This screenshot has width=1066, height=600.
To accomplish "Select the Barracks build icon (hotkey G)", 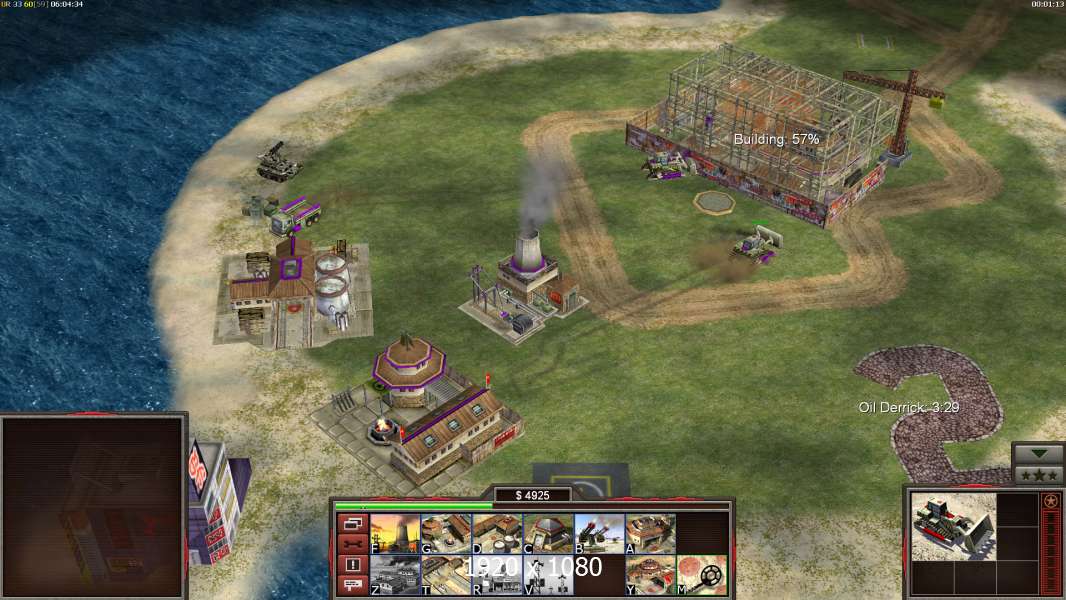I will pyautogui.click(x=446, y=533).
